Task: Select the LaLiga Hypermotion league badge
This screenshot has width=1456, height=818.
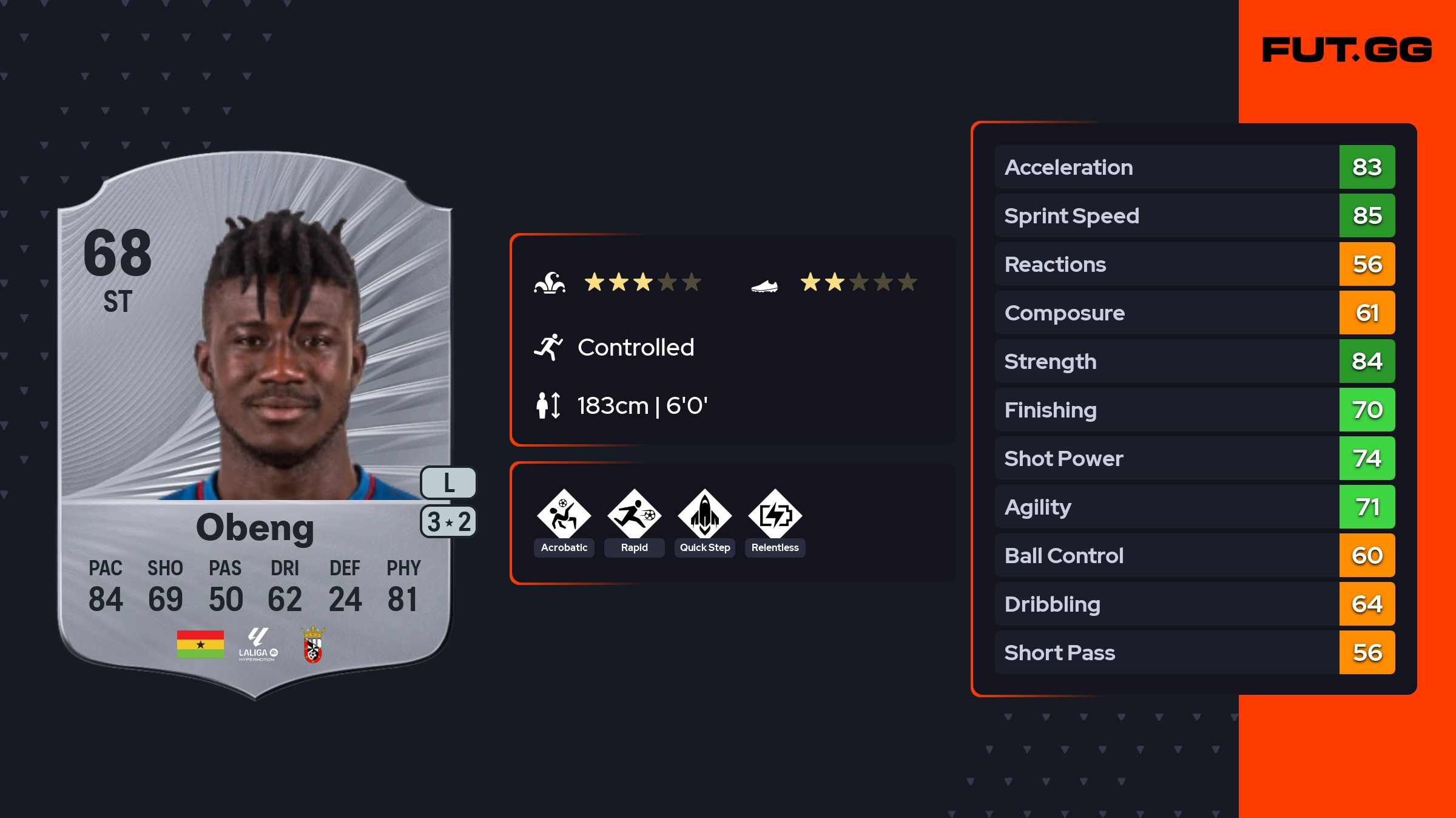Action: tap(258, 644)
